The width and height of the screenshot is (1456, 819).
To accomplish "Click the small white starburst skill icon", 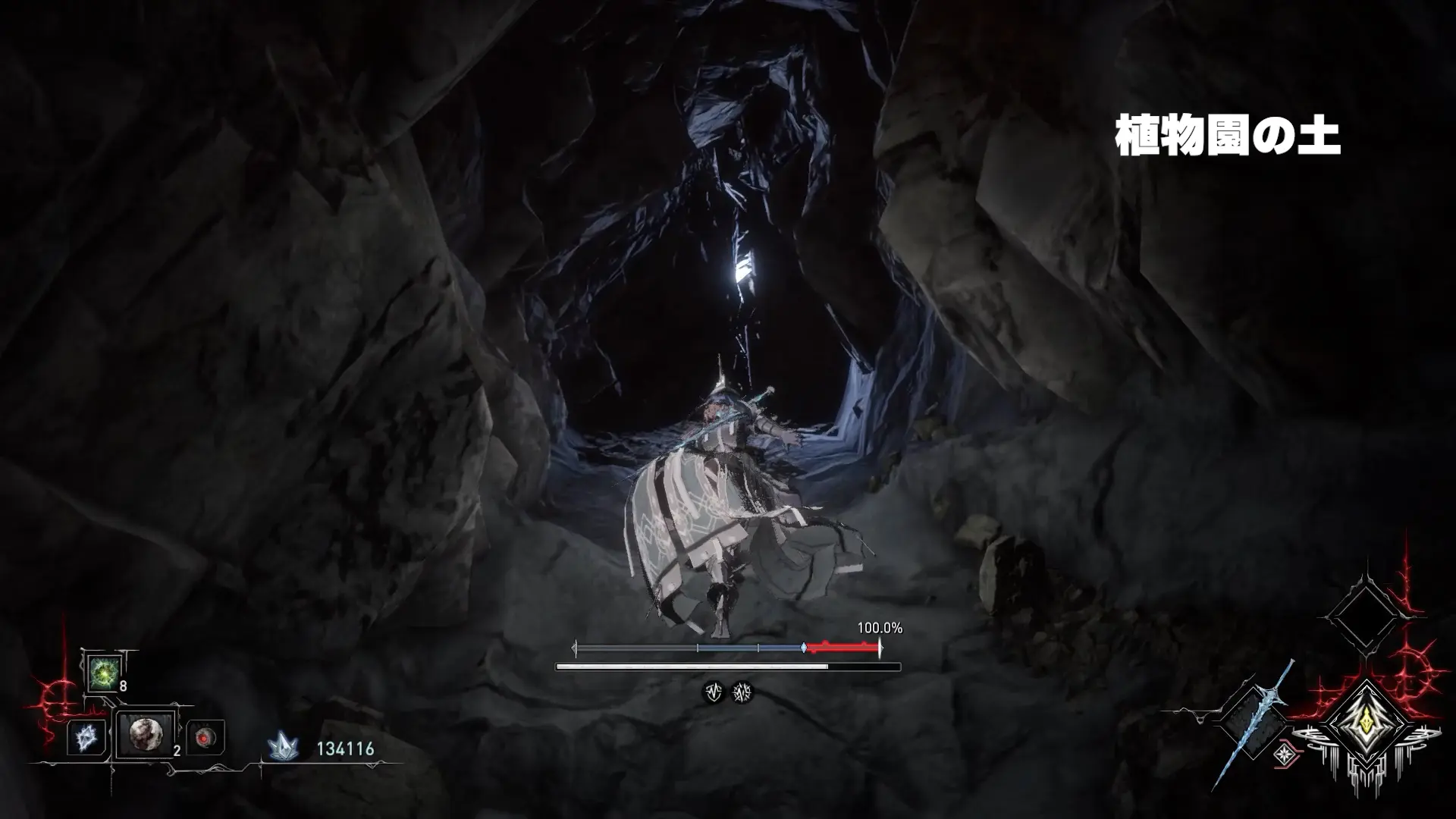I will [x=1284, y=754].
